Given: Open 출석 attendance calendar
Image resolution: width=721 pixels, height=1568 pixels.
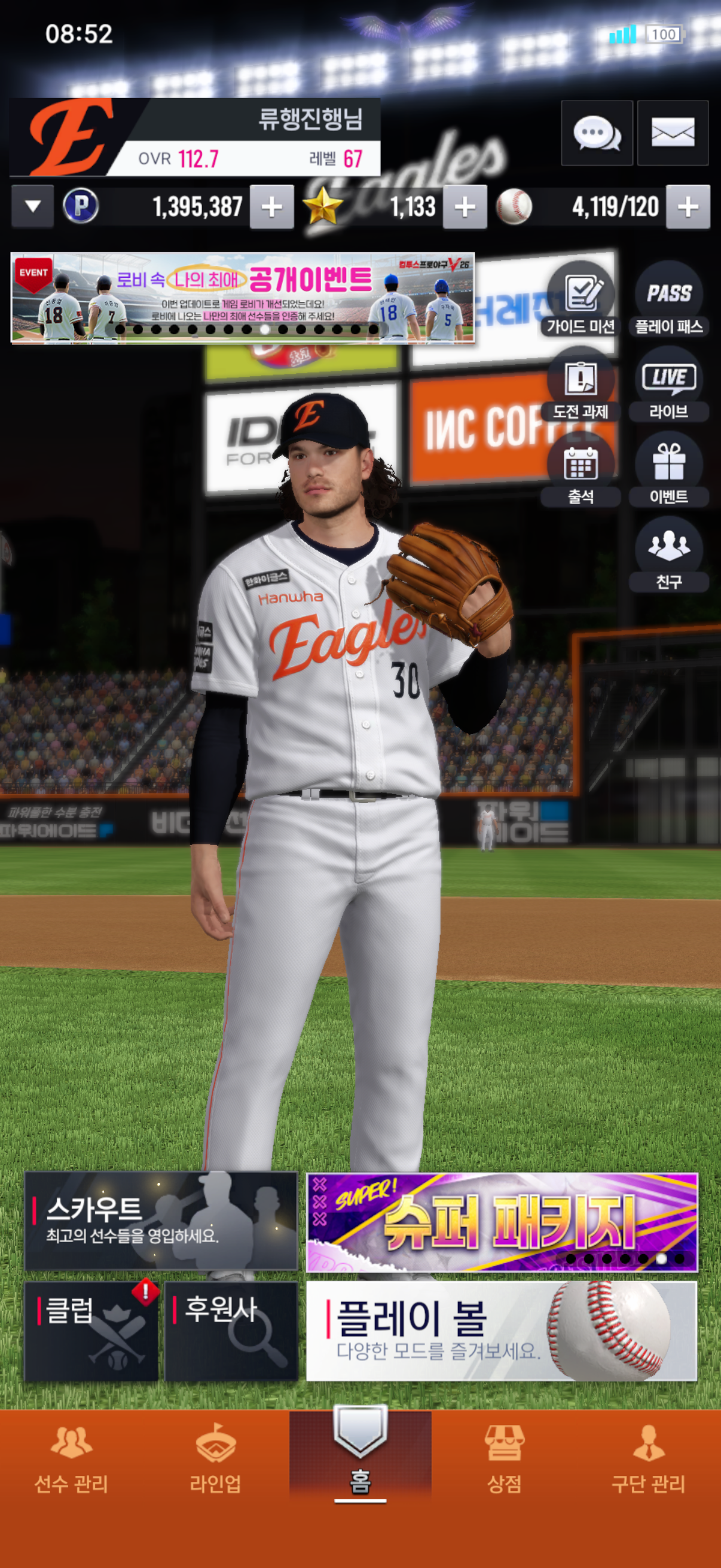Looking at the screenshot, I should (581, 470).
